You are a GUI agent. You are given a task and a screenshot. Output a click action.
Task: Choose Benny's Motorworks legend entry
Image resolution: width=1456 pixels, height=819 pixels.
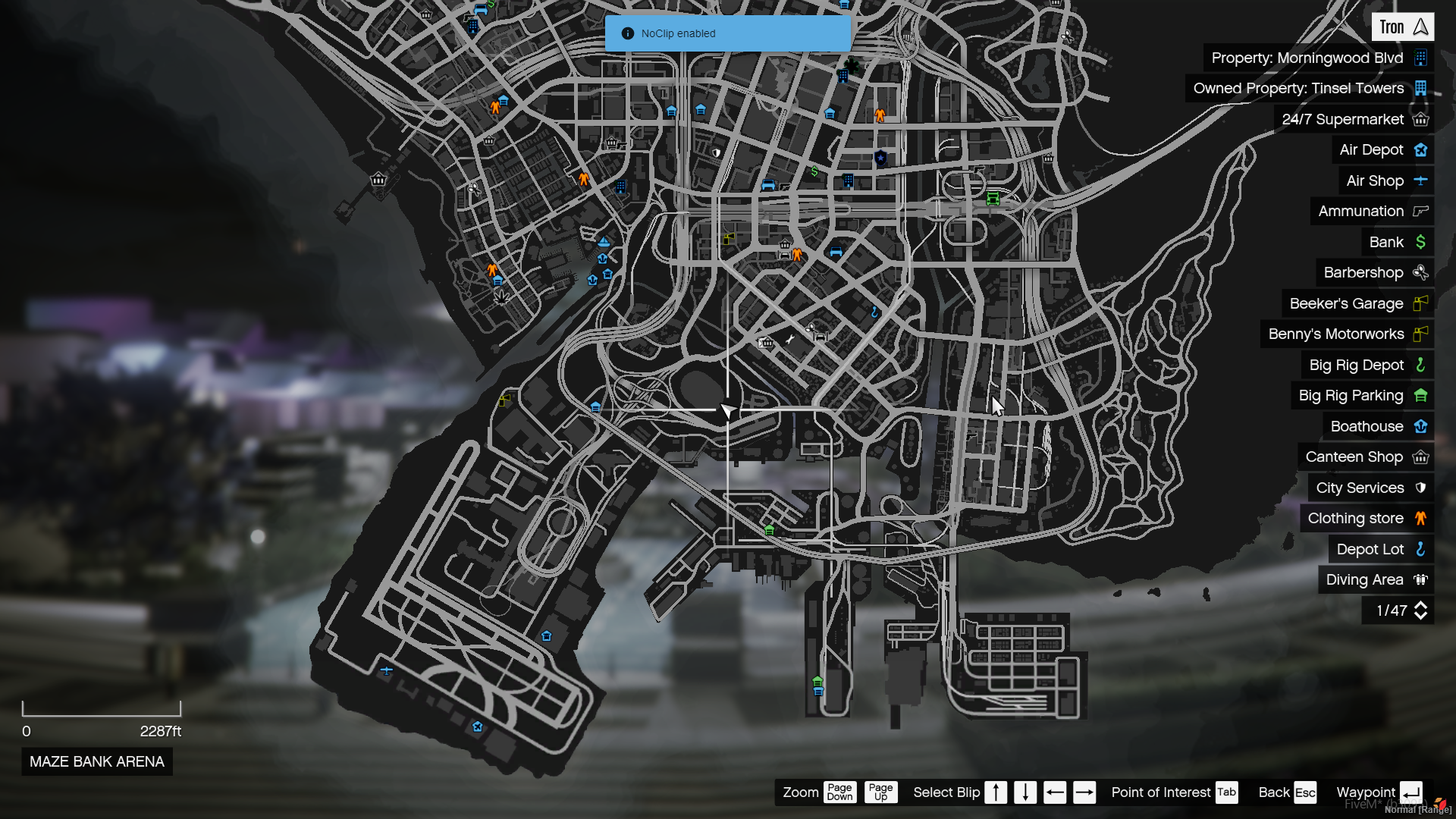(1346, 334)
